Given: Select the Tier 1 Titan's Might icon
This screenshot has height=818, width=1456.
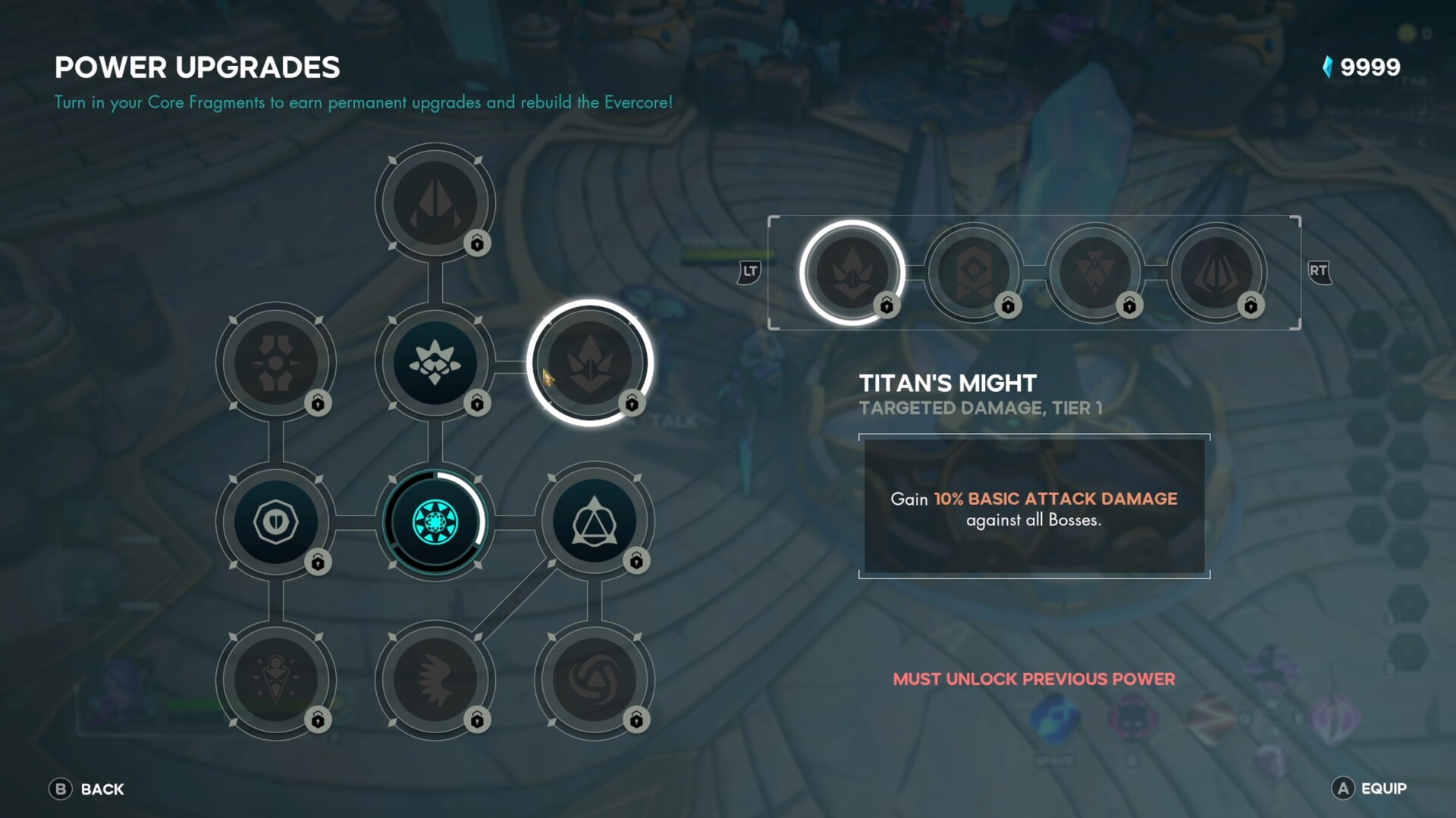Looking at the screenshot, I should (852, 272).
